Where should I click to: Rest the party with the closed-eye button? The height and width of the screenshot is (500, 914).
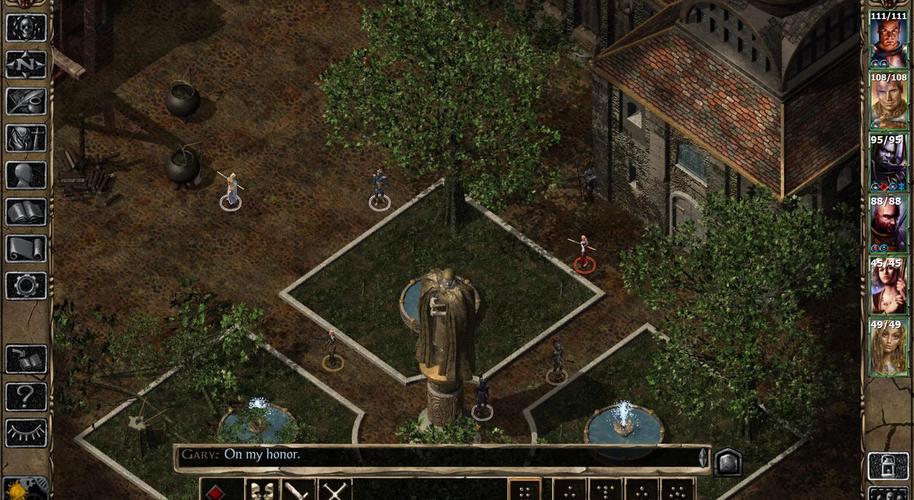coord(26,432)
